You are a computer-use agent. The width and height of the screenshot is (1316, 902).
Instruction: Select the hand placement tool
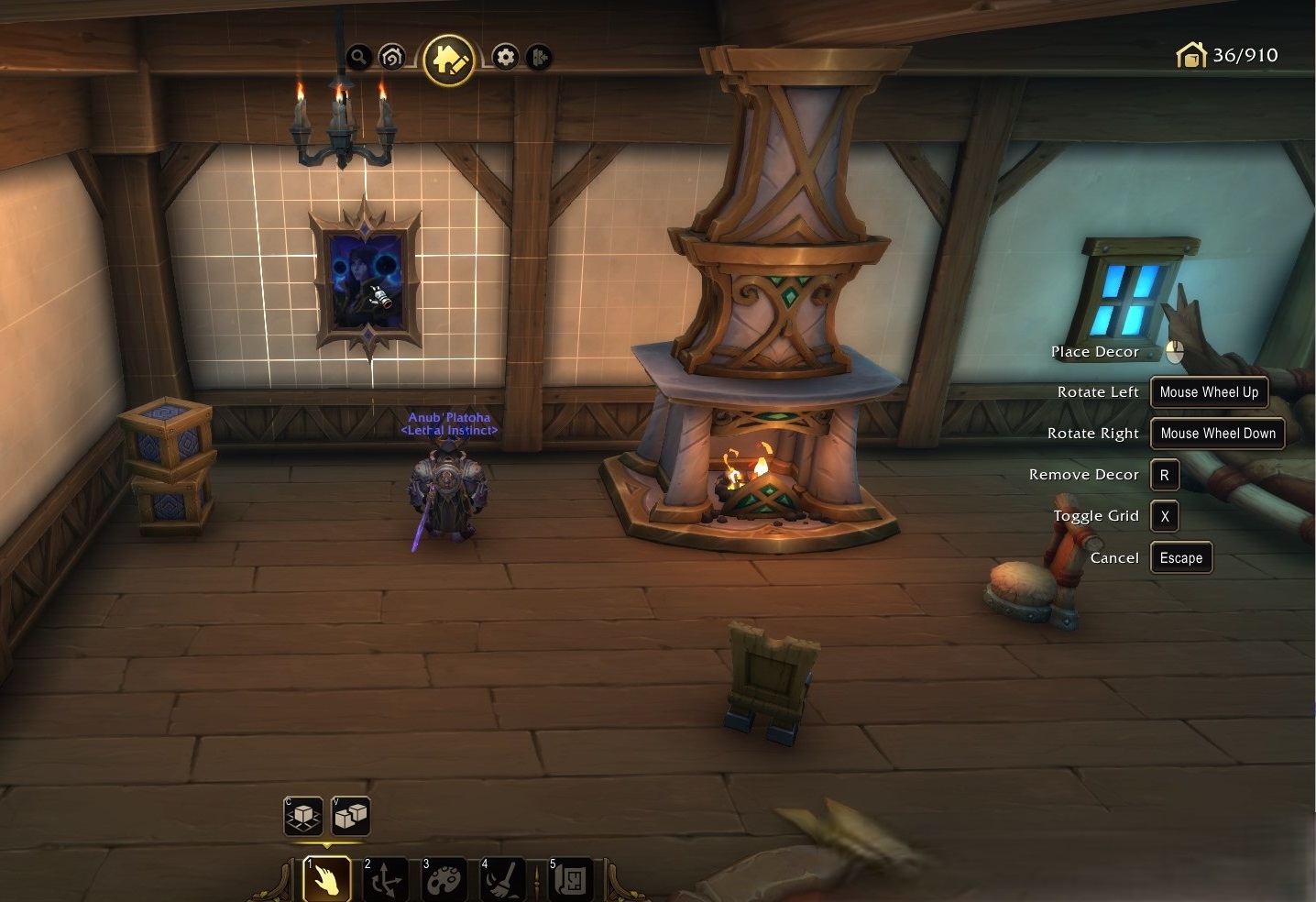point(326,880)
